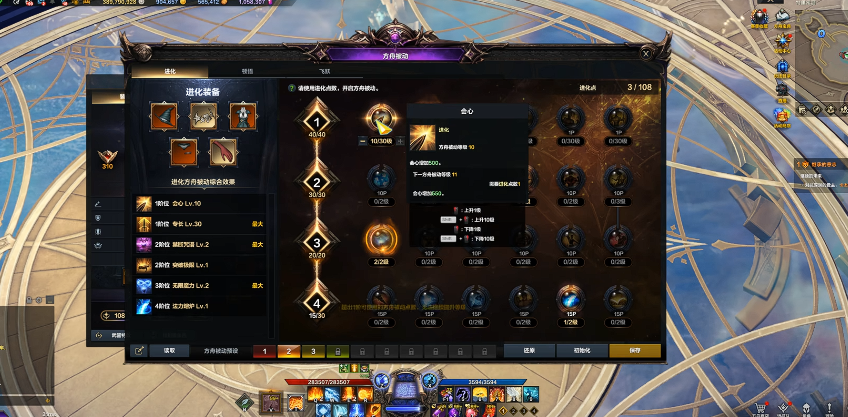Select the 专长 Lv.30 effect row
This screenshot has width=848, height=417.
[200, 222]
